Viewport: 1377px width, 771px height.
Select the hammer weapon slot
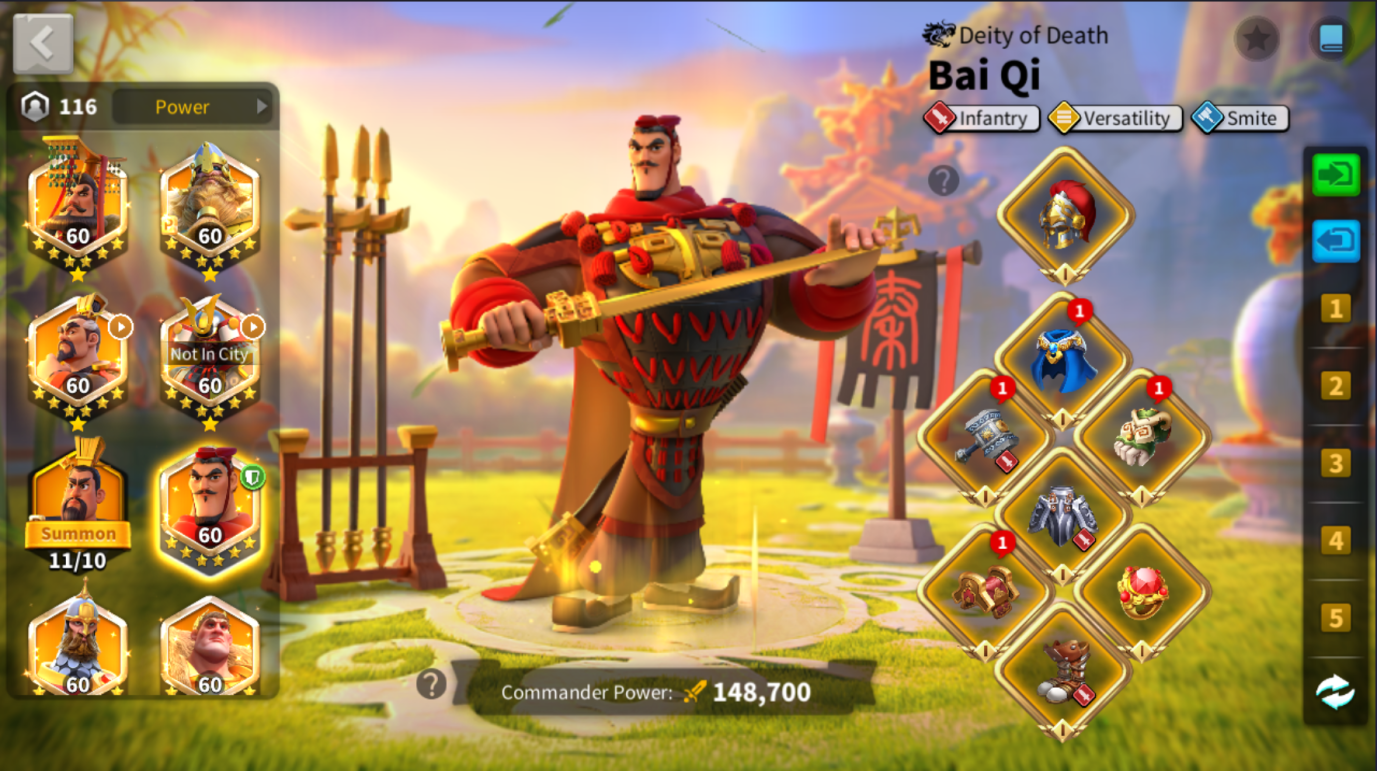pyautogui.click(x=985, y=438)
